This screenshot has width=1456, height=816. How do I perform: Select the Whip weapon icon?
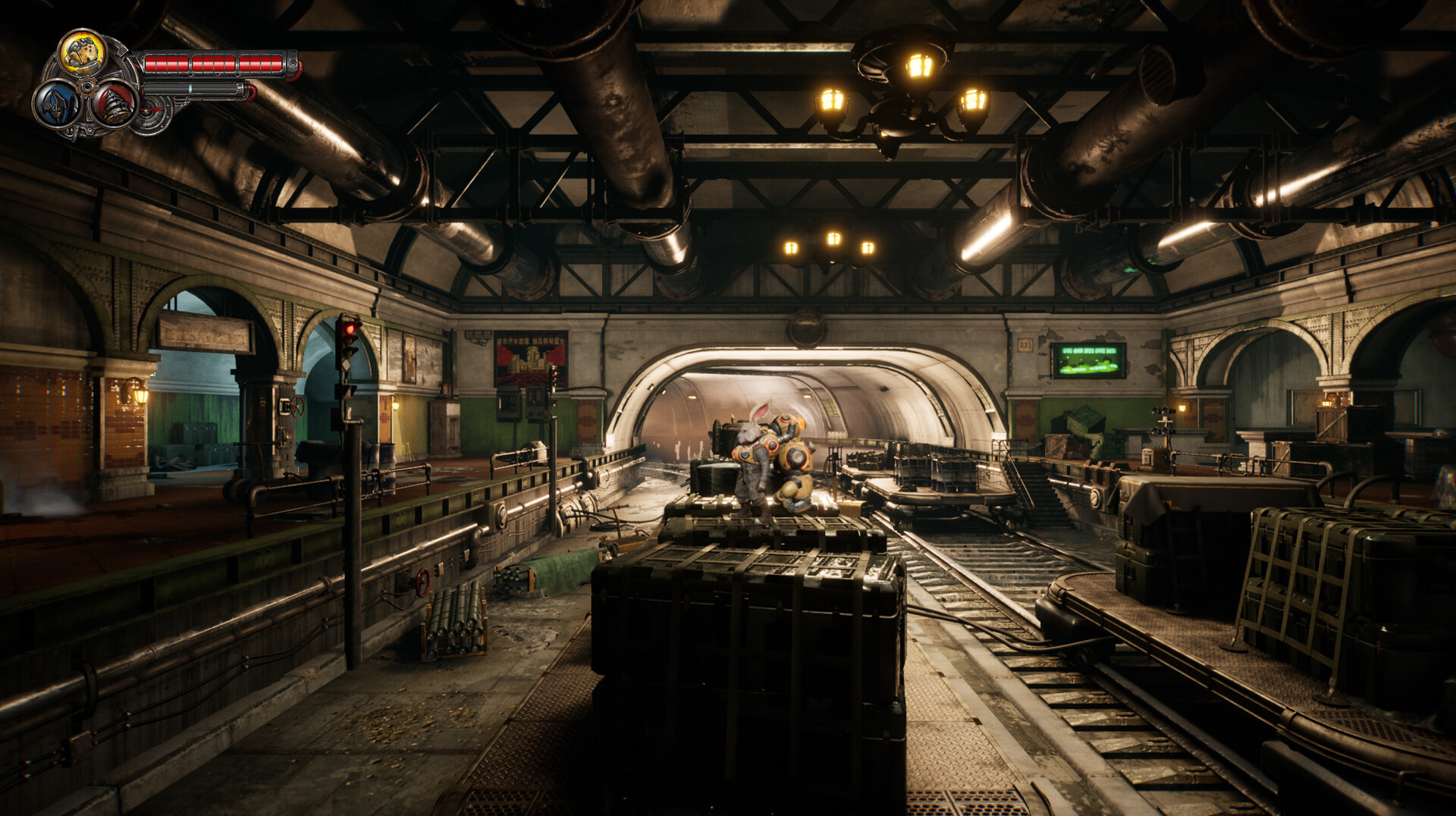[58, 104]
